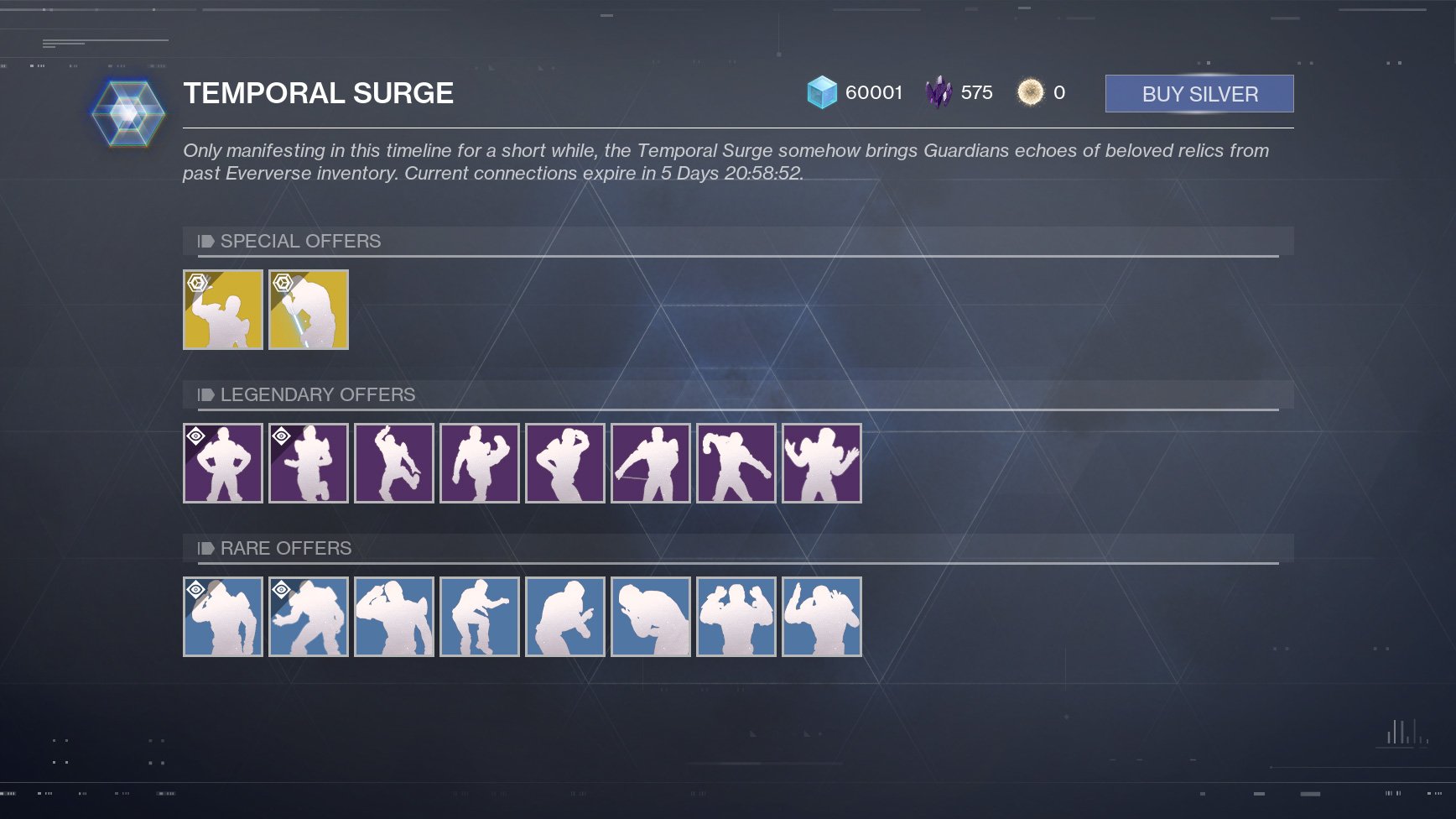Toggle the eye marker on second legendary emote

pyautogui.click(x=281, y=435)
